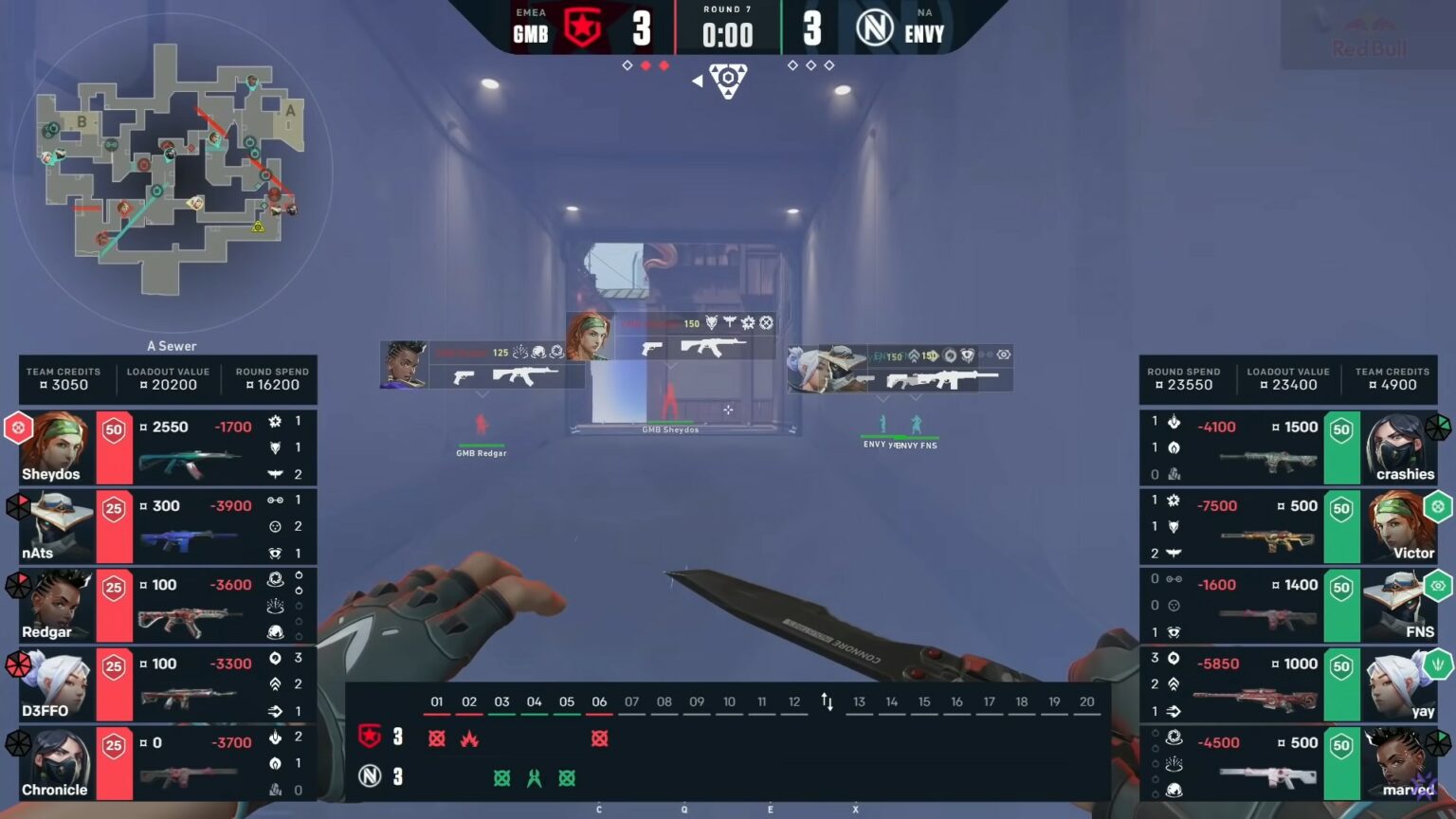This screenshot has width=1456, height=819.
Task: Click the ENVY team logo in scoreboard
Action: click(874, 28)
